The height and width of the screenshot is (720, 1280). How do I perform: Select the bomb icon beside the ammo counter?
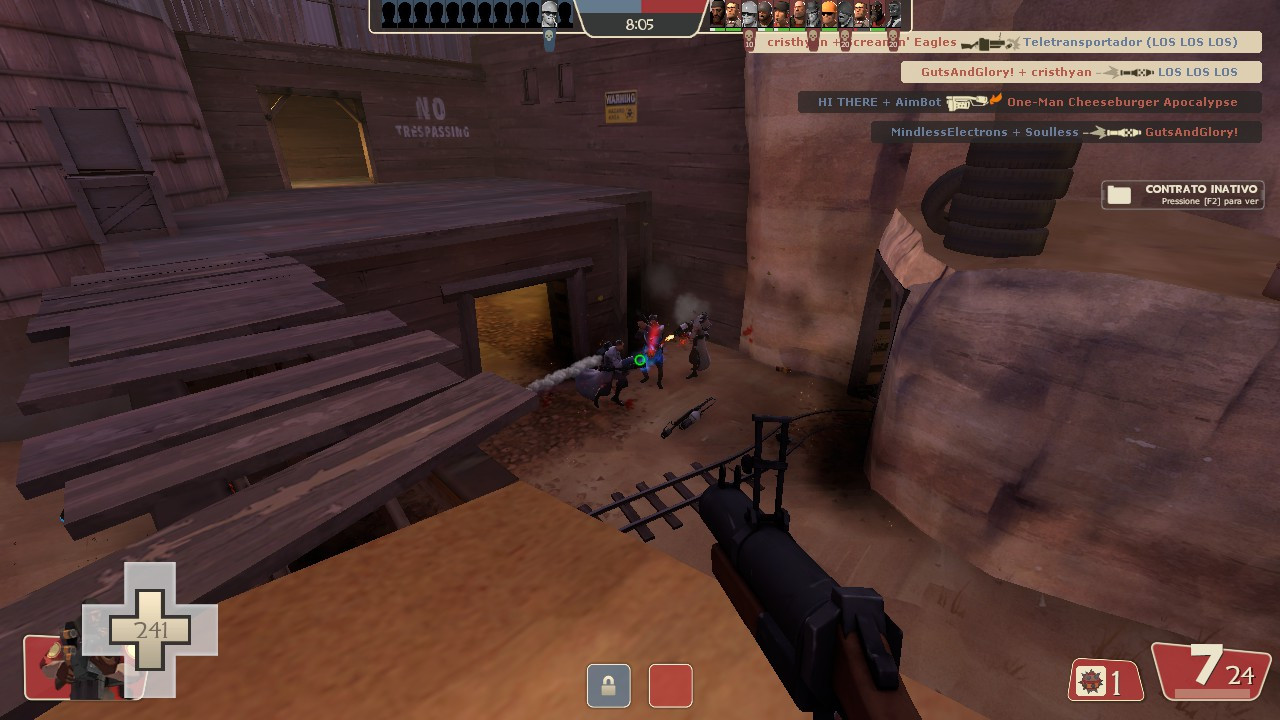1089,680
